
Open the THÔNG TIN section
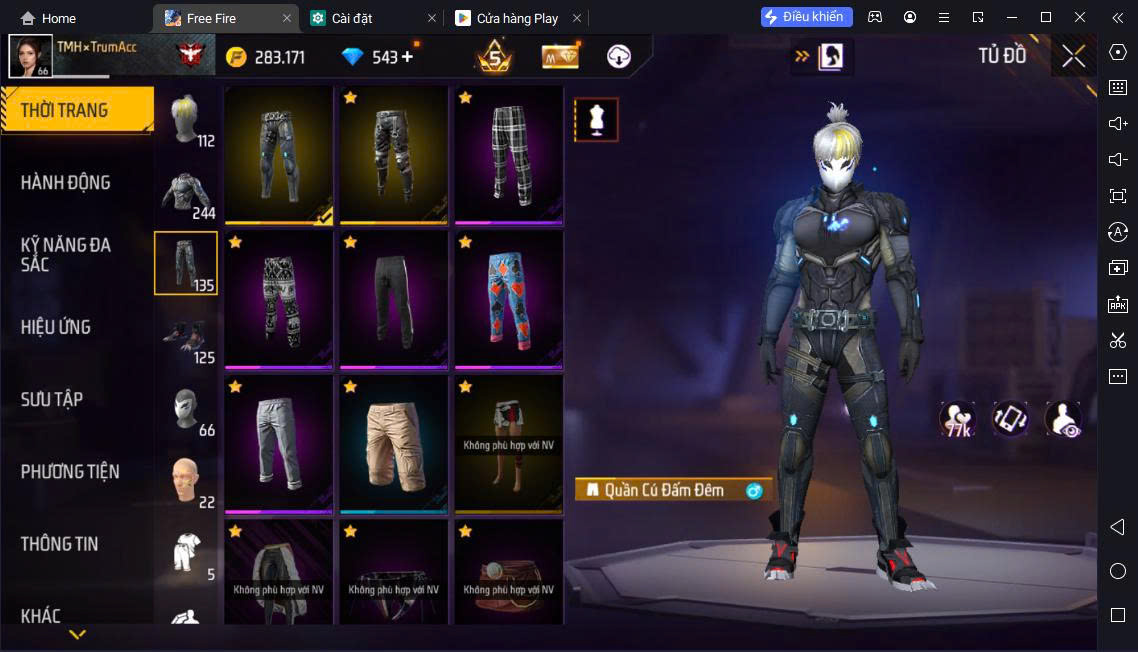click(60, 544)
